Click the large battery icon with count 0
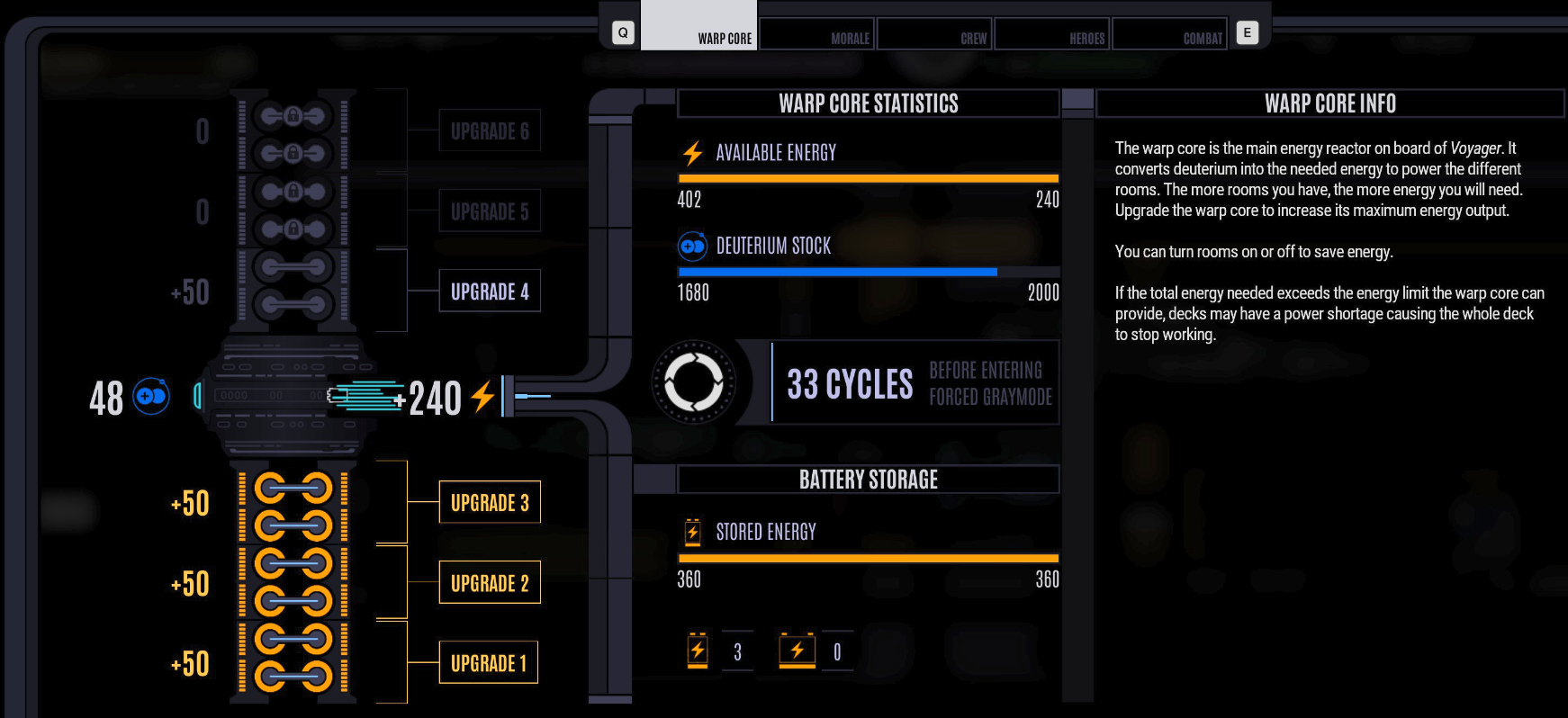Viewport: 1568px width, 718px height. pyautogui.click(x=797, y=651)
